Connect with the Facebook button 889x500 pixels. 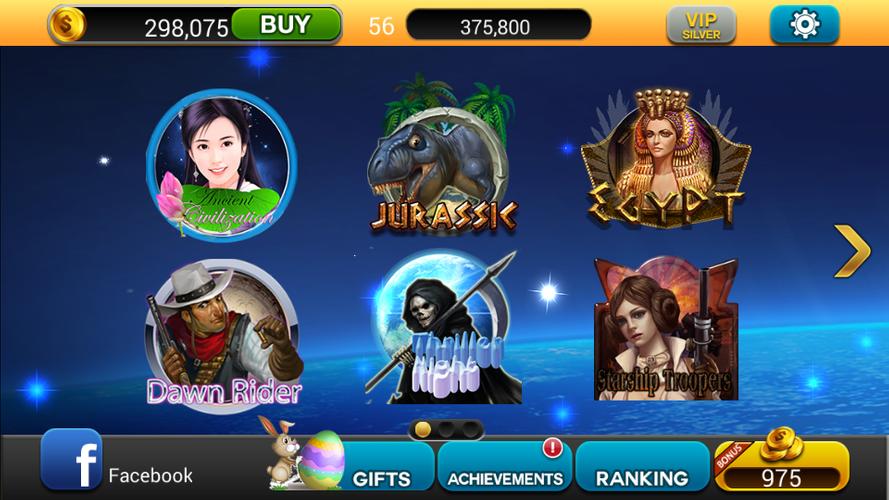coord(118,466)
